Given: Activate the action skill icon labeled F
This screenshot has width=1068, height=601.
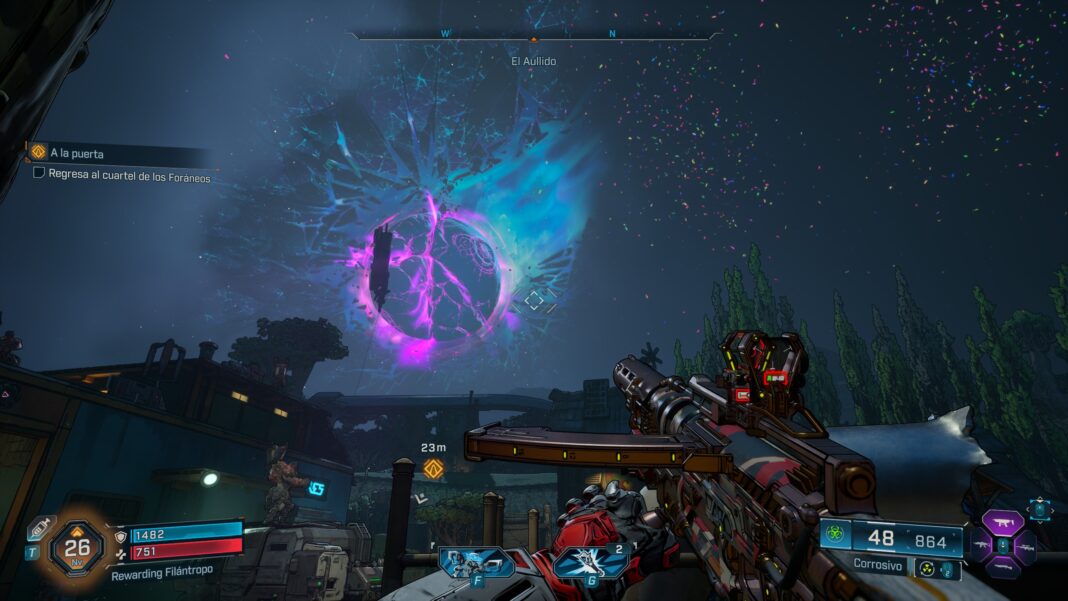Looking at the screenshot, I should click(x=476, y=563).
